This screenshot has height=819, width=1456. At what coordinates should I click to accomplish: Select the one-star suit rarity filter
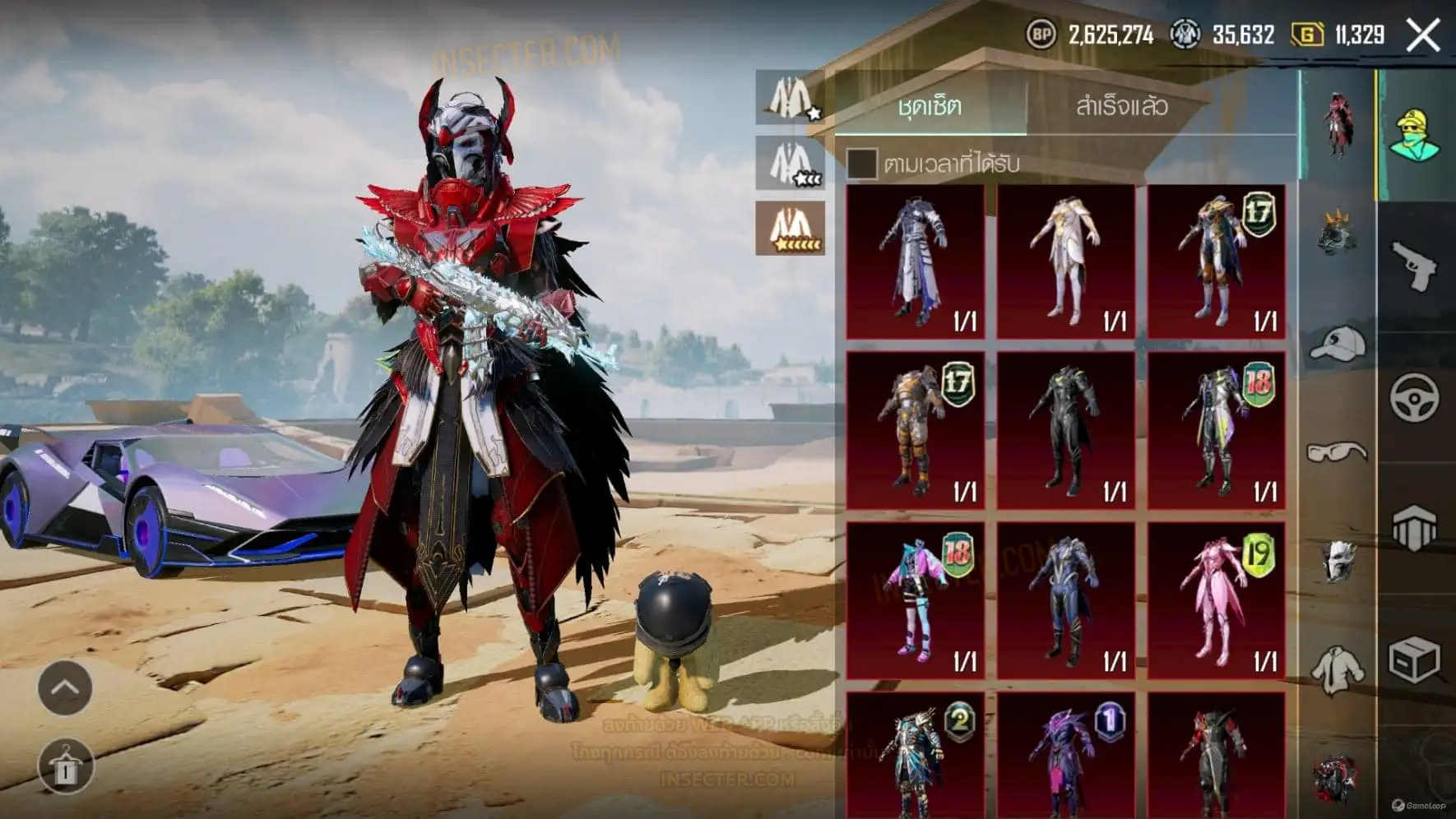791,98
